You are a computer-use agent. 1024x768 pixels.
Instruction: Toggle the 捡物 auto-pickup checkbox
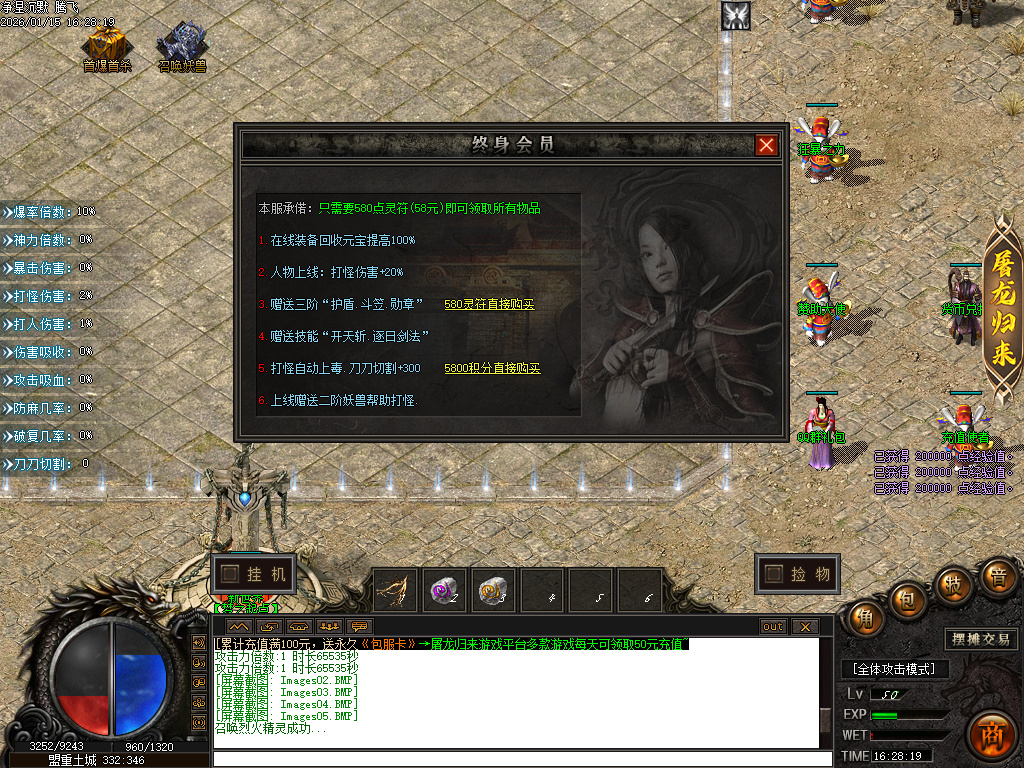[x=773, y=574]
